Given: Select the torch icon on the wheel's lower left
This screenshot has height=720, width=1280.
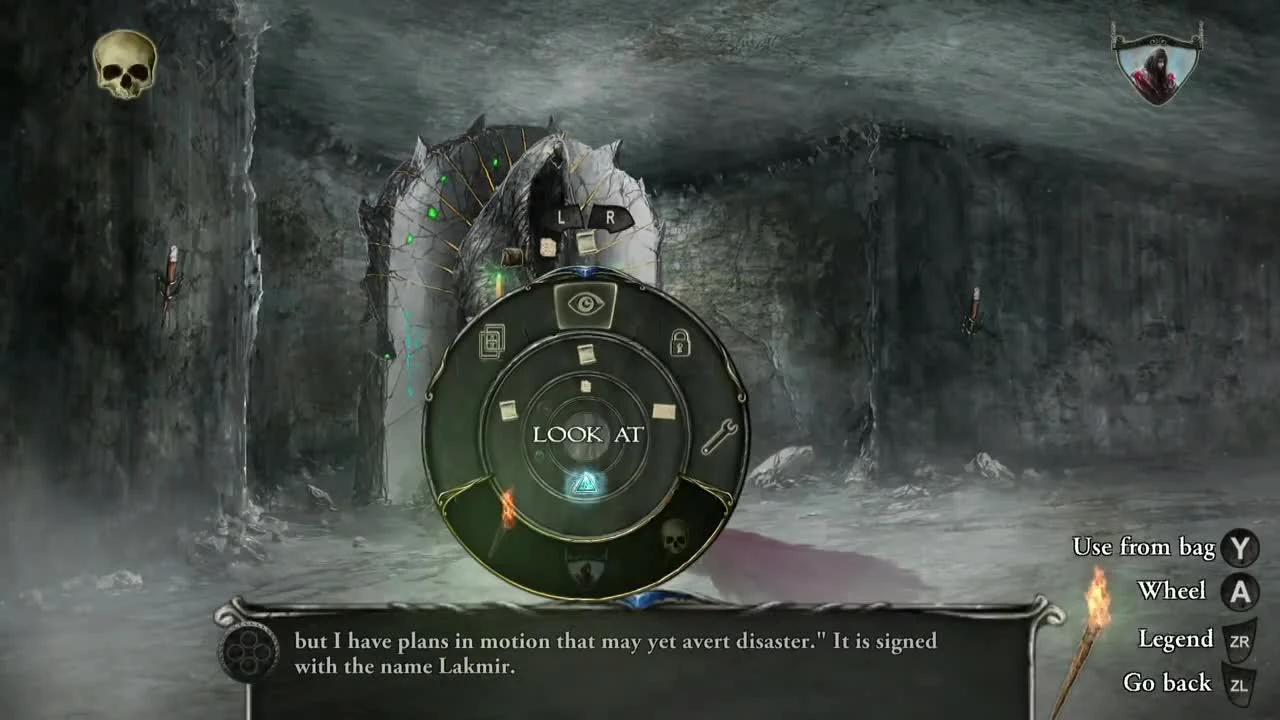Looking at the screenshot, I should pyautogui.click(x=505, y=513).
